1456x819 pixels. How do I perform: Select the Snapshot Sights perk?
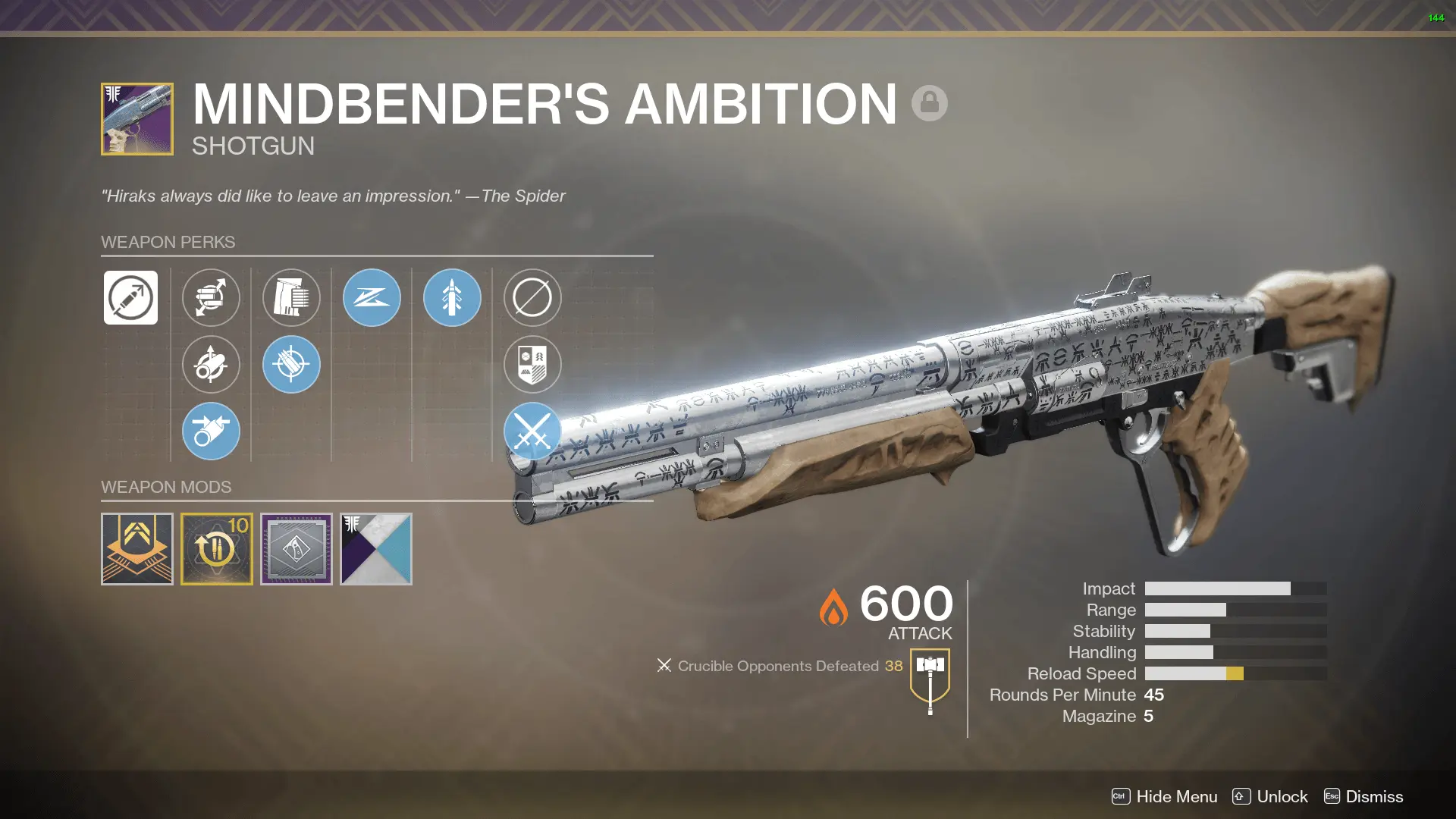pyautogui.click(x=451, y=298)
